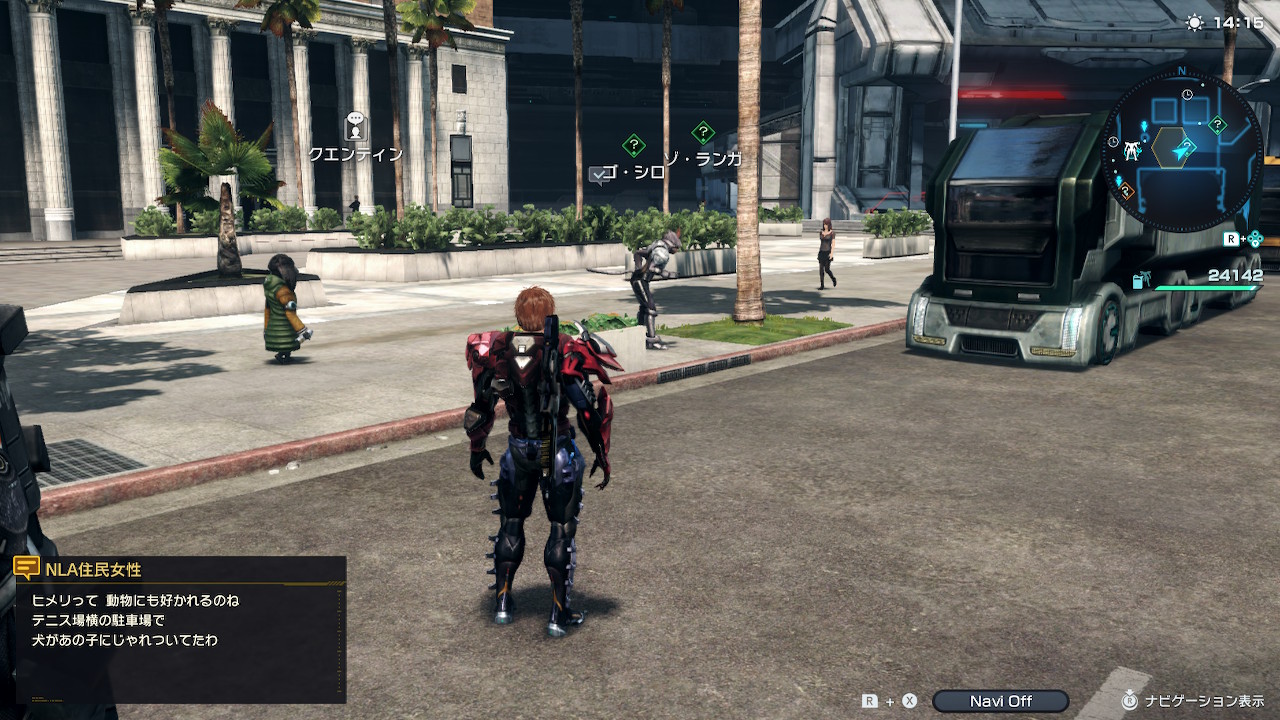
Task: Open the circular minimap
Action: pyautogui.click(x=1182, y=150)
